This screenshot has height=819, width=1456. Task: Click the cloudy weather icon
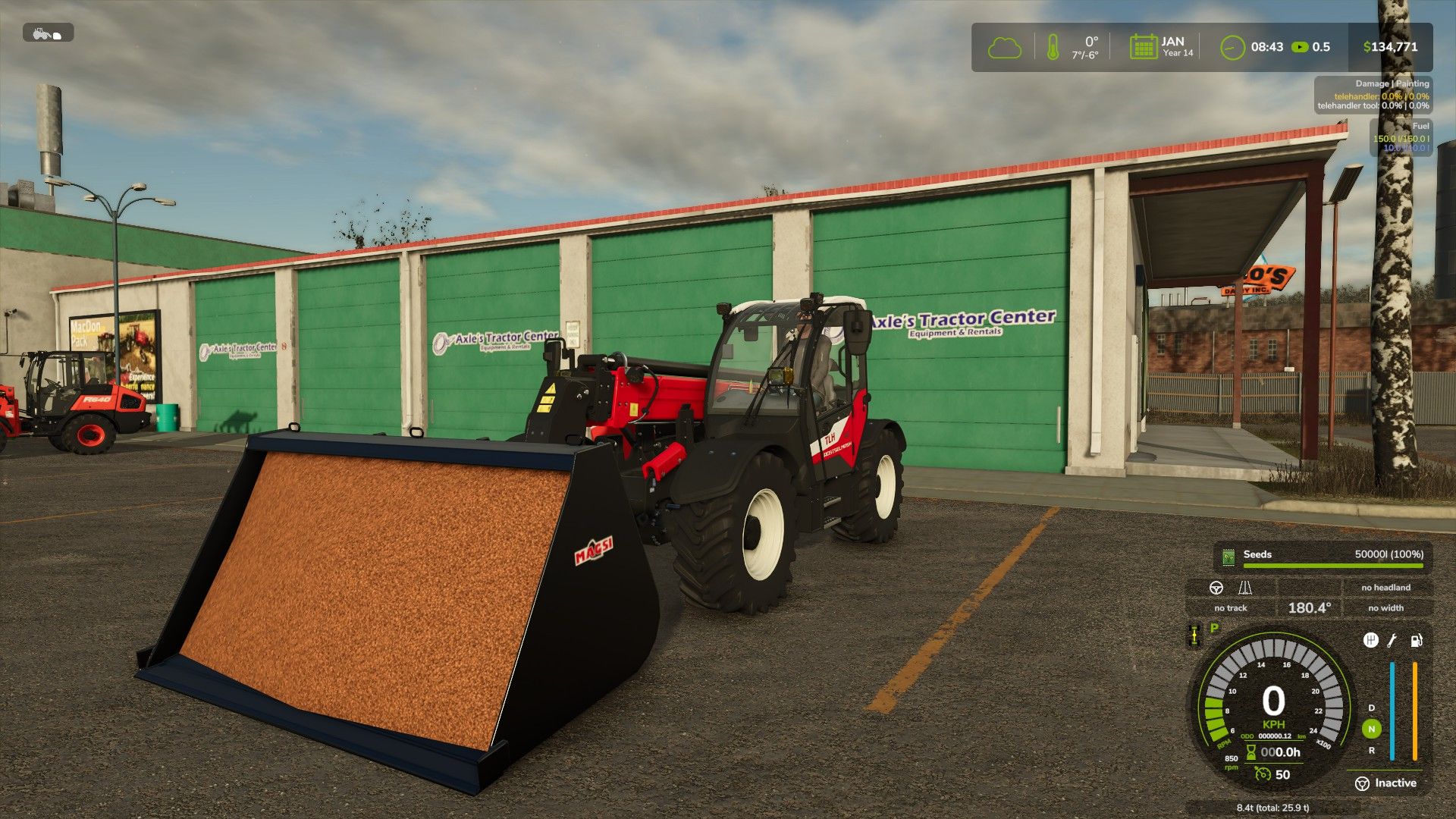(1004, 48)
